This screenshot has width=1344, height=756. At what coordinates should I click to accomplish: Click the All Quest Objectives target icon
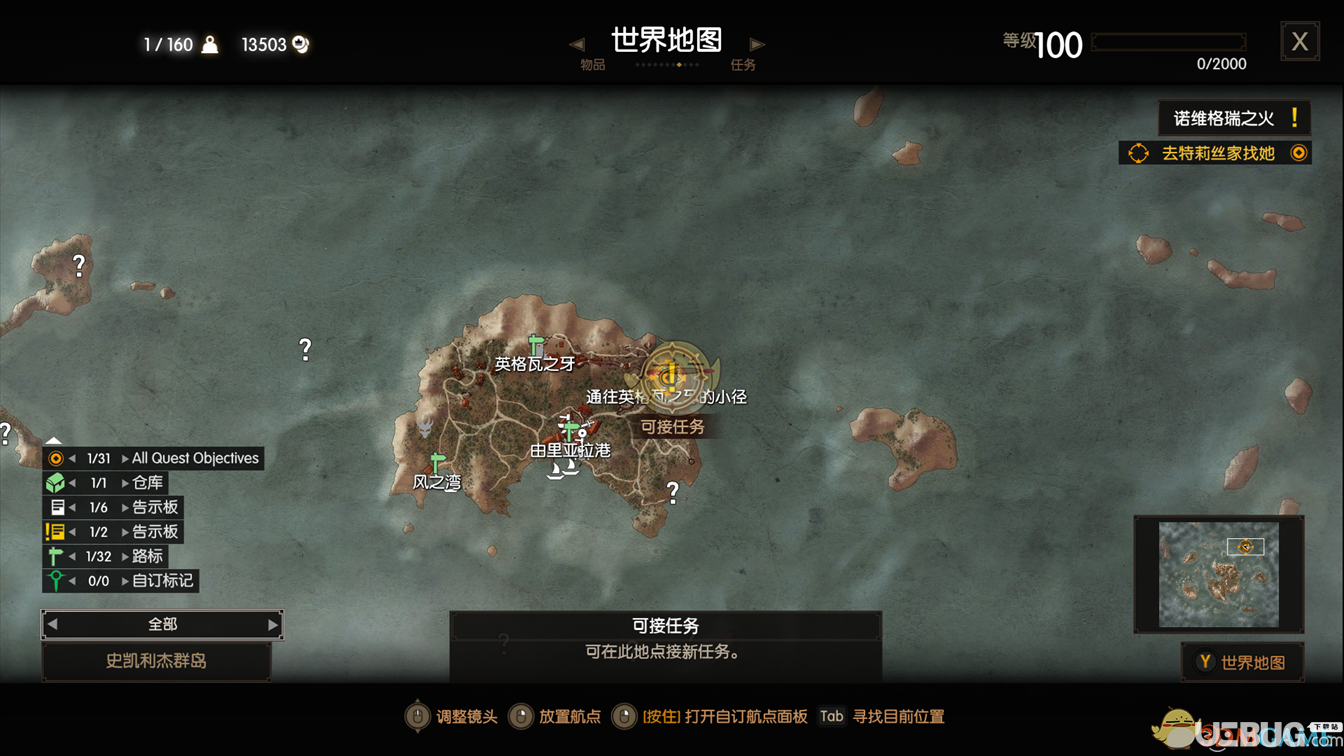tap(58, 458)
